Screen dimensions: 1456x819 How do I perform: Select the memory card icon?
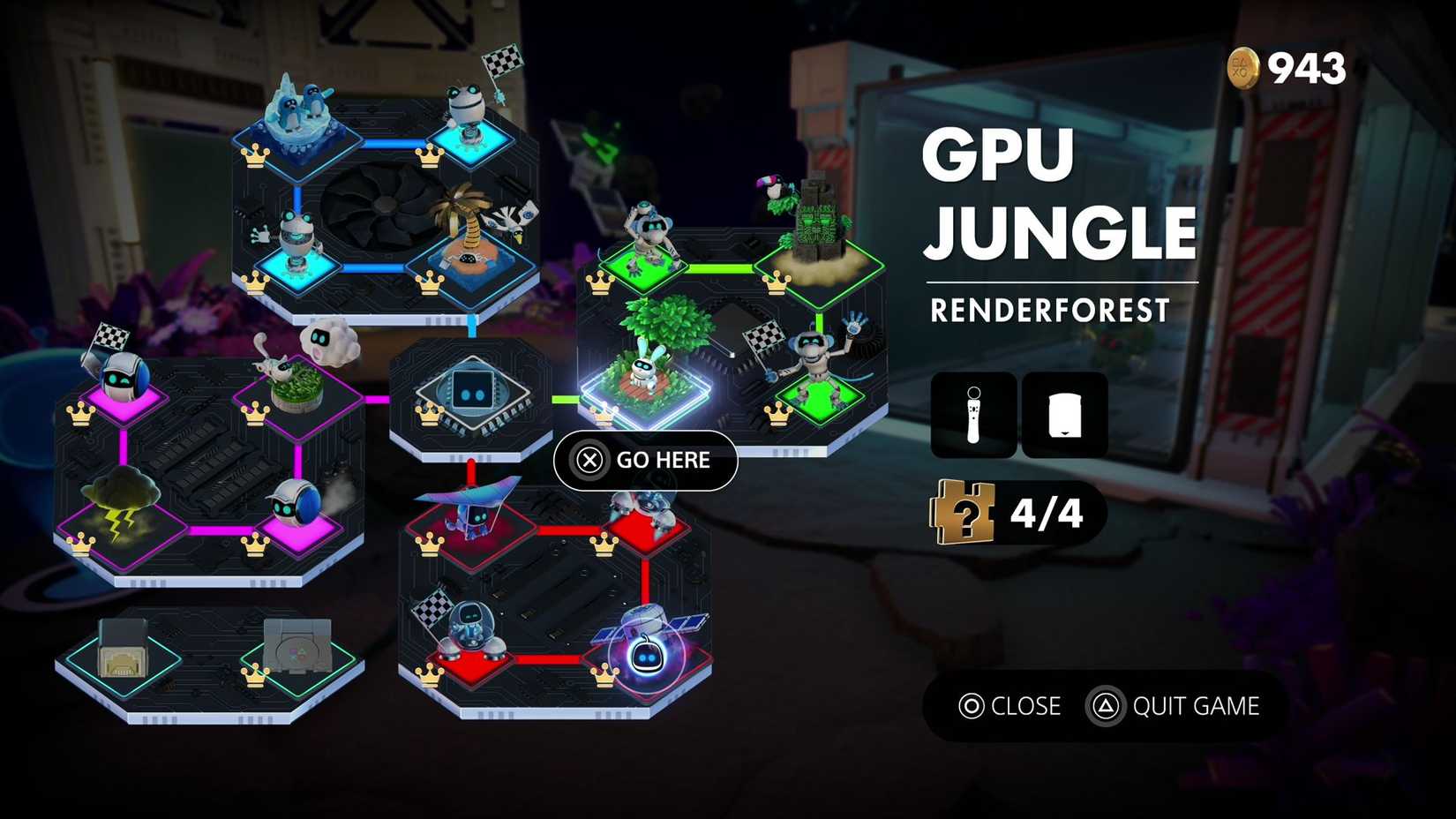(1064, 415)
